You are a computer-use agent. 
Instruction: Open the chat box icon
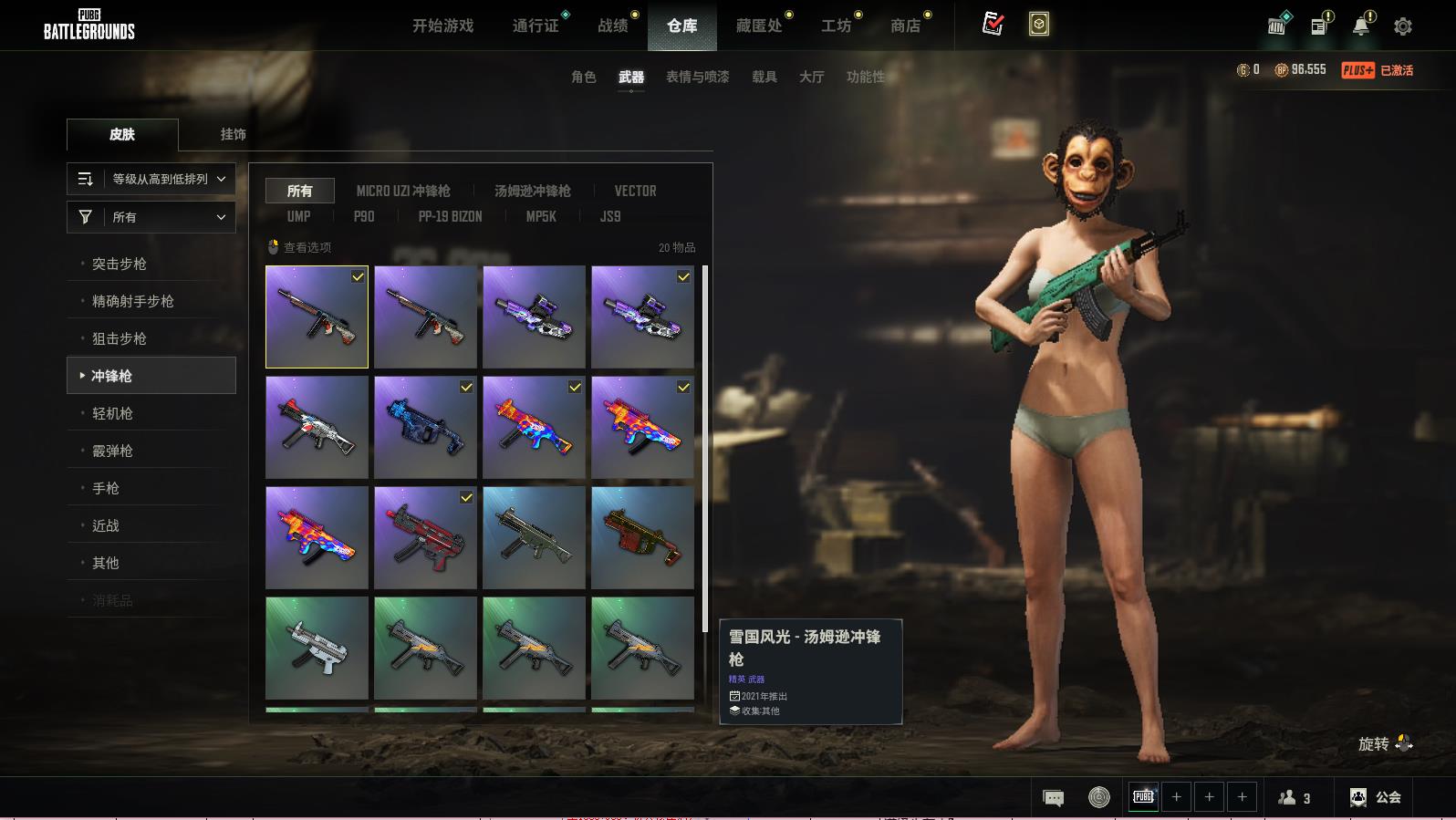[1053, 798]
